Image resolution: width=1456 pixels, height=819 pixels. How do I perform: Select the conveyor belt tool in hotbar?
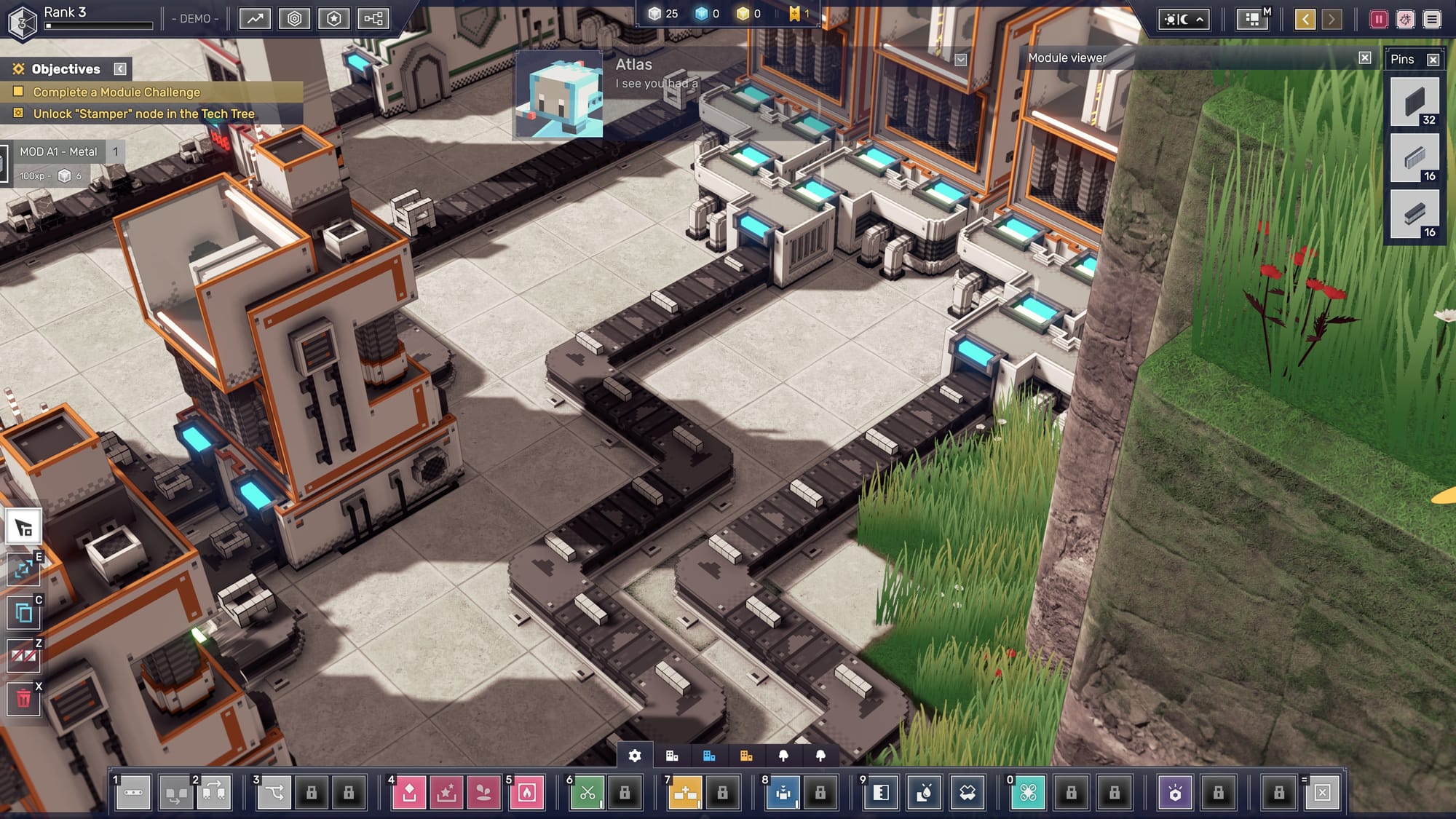pos(133,792)
